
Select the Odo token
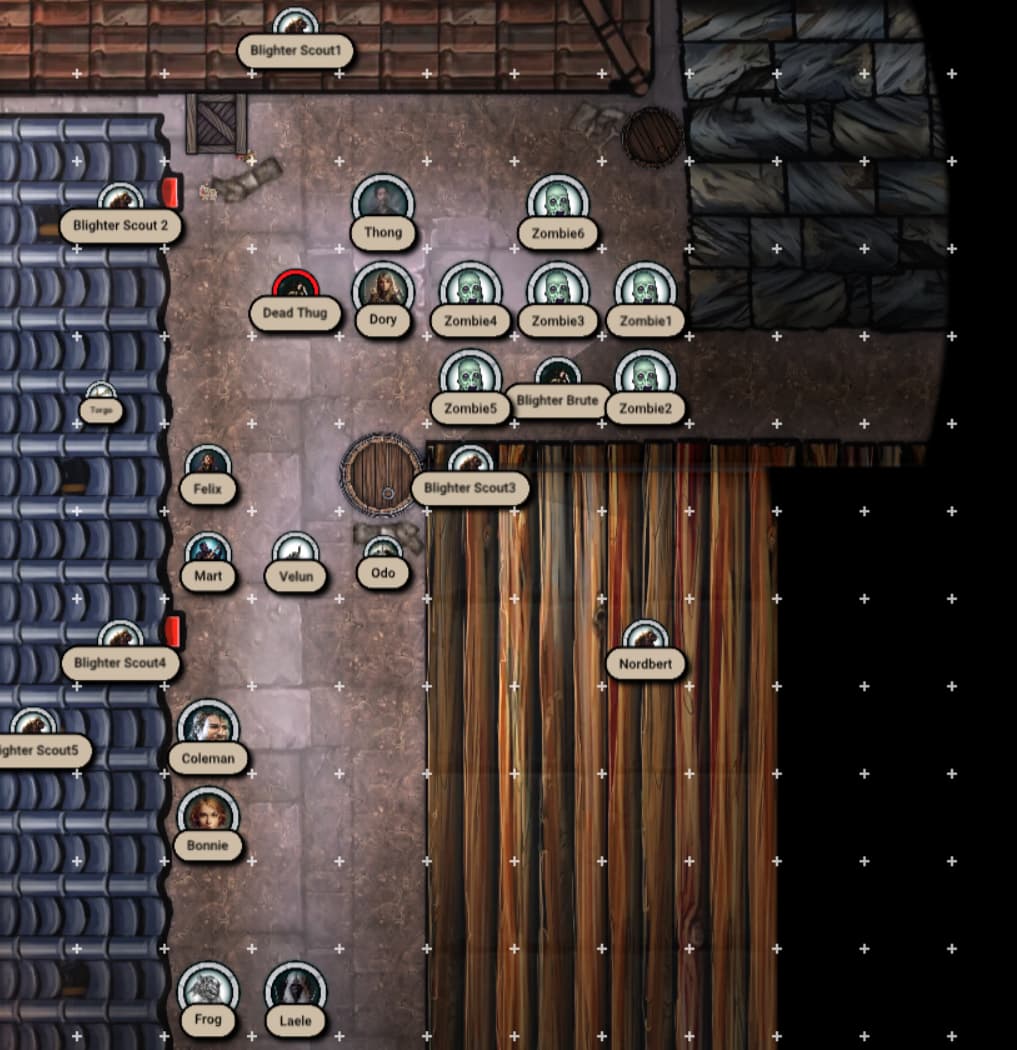click(x=383, y=552)
